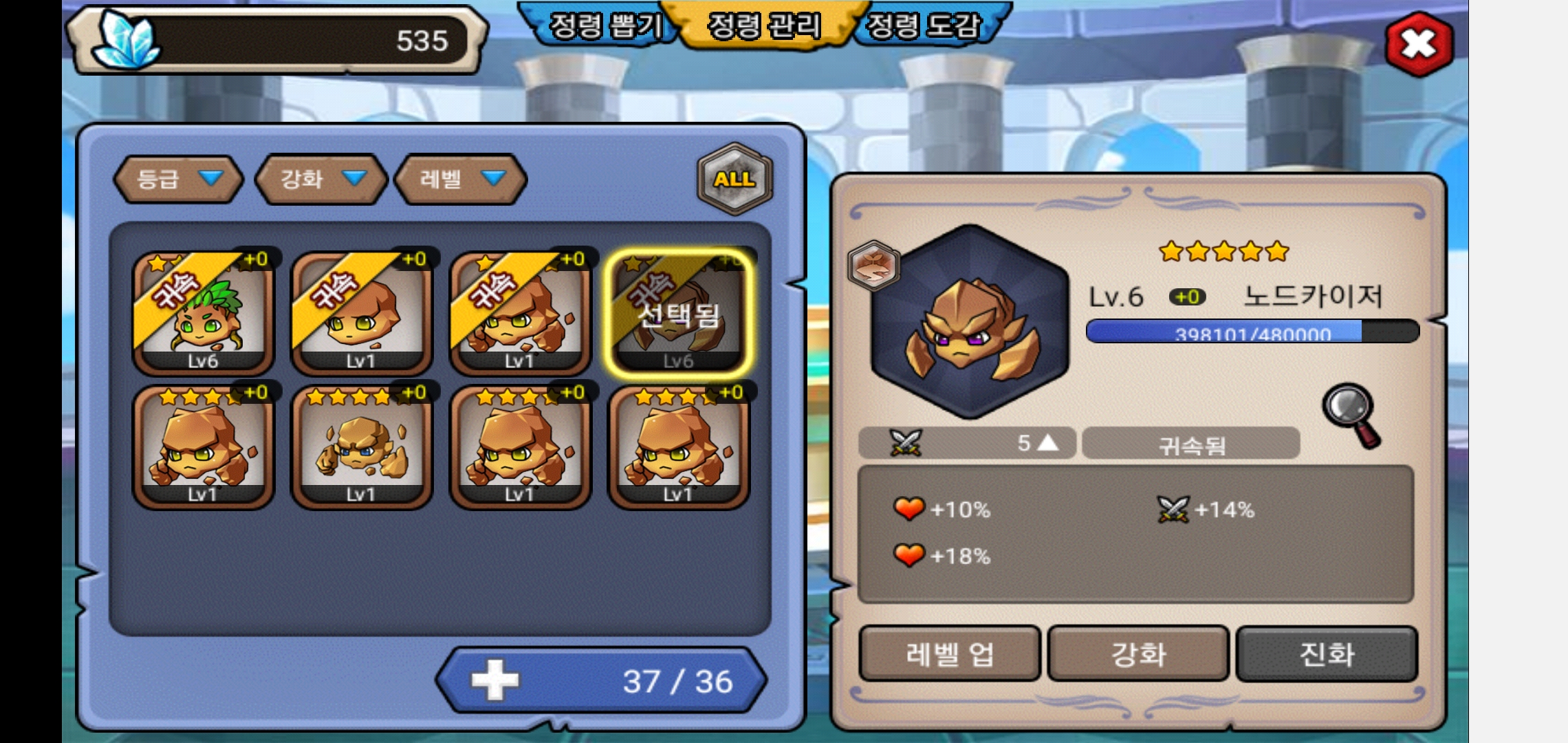Open the 등급 sort dropdown
Screen dimensions: 1568x743
(179, 179)
